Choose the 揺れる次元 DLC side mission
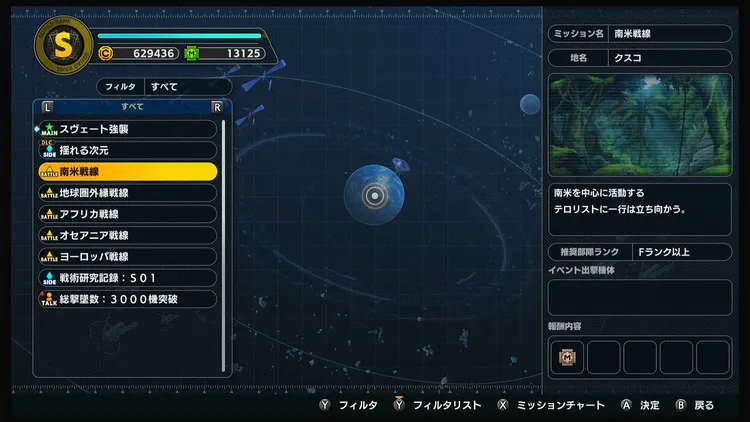750x422 pixels. click(128, 150)
